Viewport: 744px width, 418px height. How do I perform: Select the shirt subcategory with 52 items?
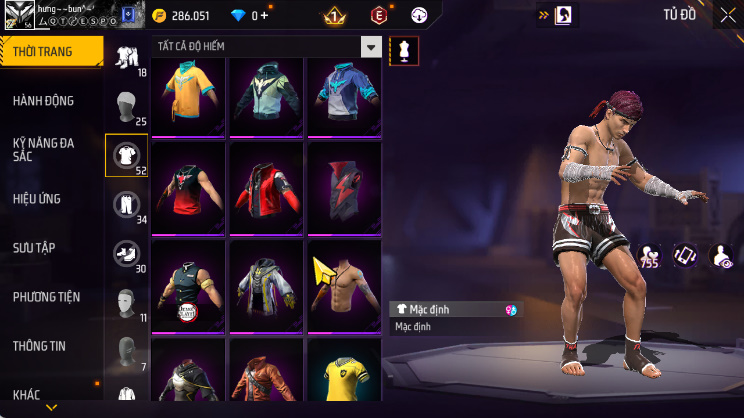pos(126,155)
